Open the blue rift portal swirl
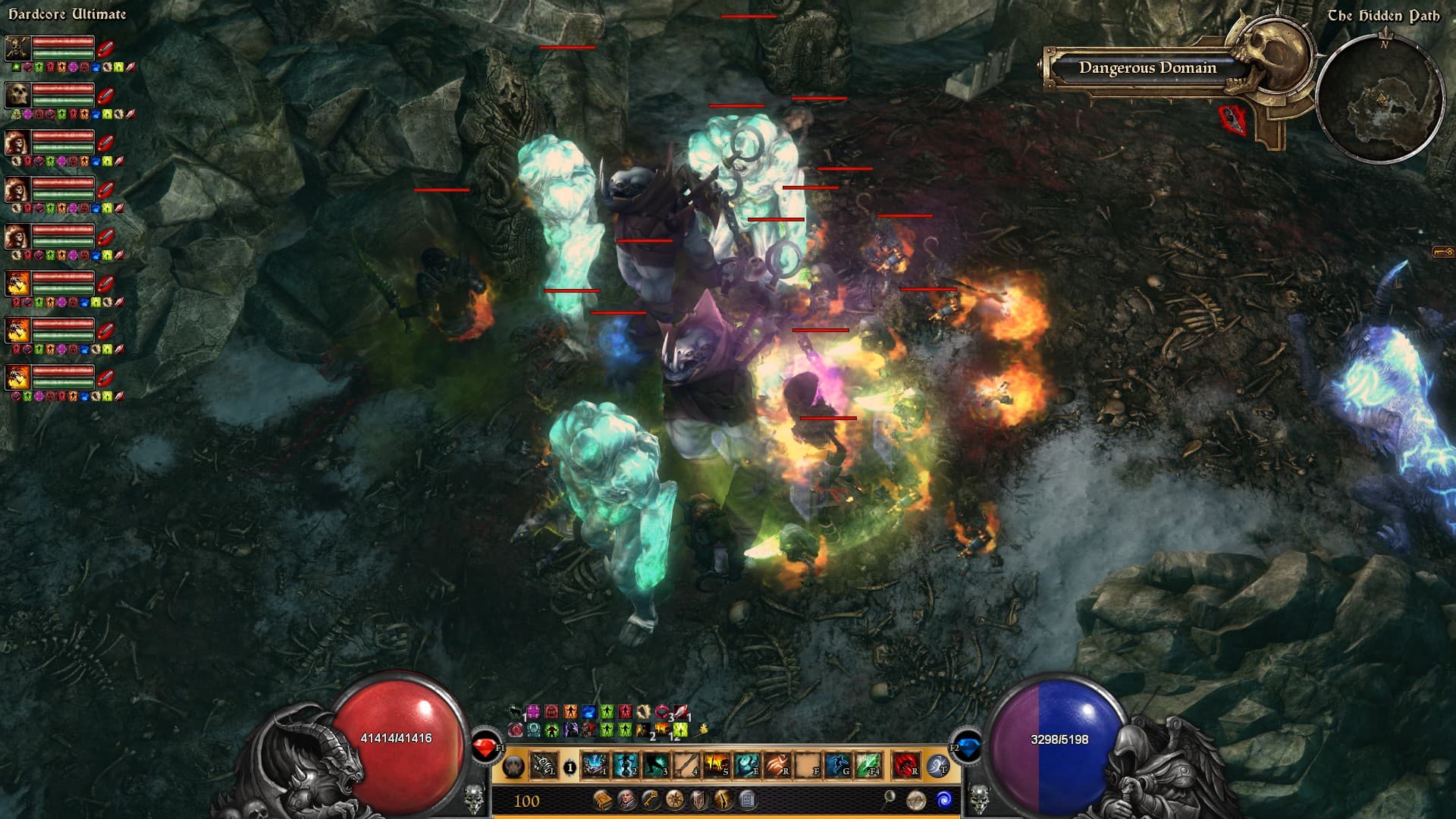Image resolution: width=1456 pixels, height=819 pixels. click(x=944, y=800)
